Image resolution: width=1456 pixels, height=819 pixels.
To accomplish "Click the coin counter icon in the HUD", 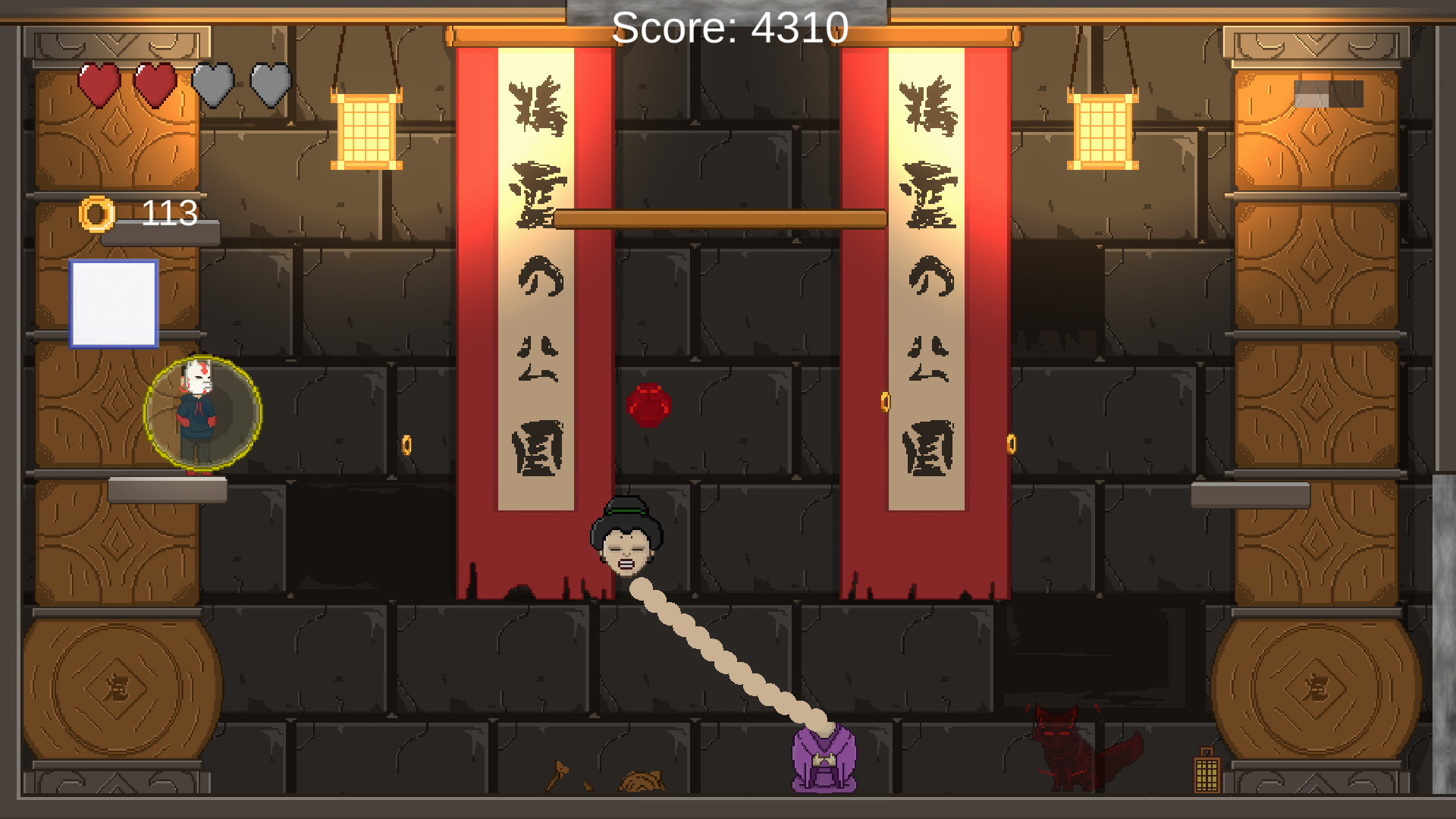I will tap(97, 213).
